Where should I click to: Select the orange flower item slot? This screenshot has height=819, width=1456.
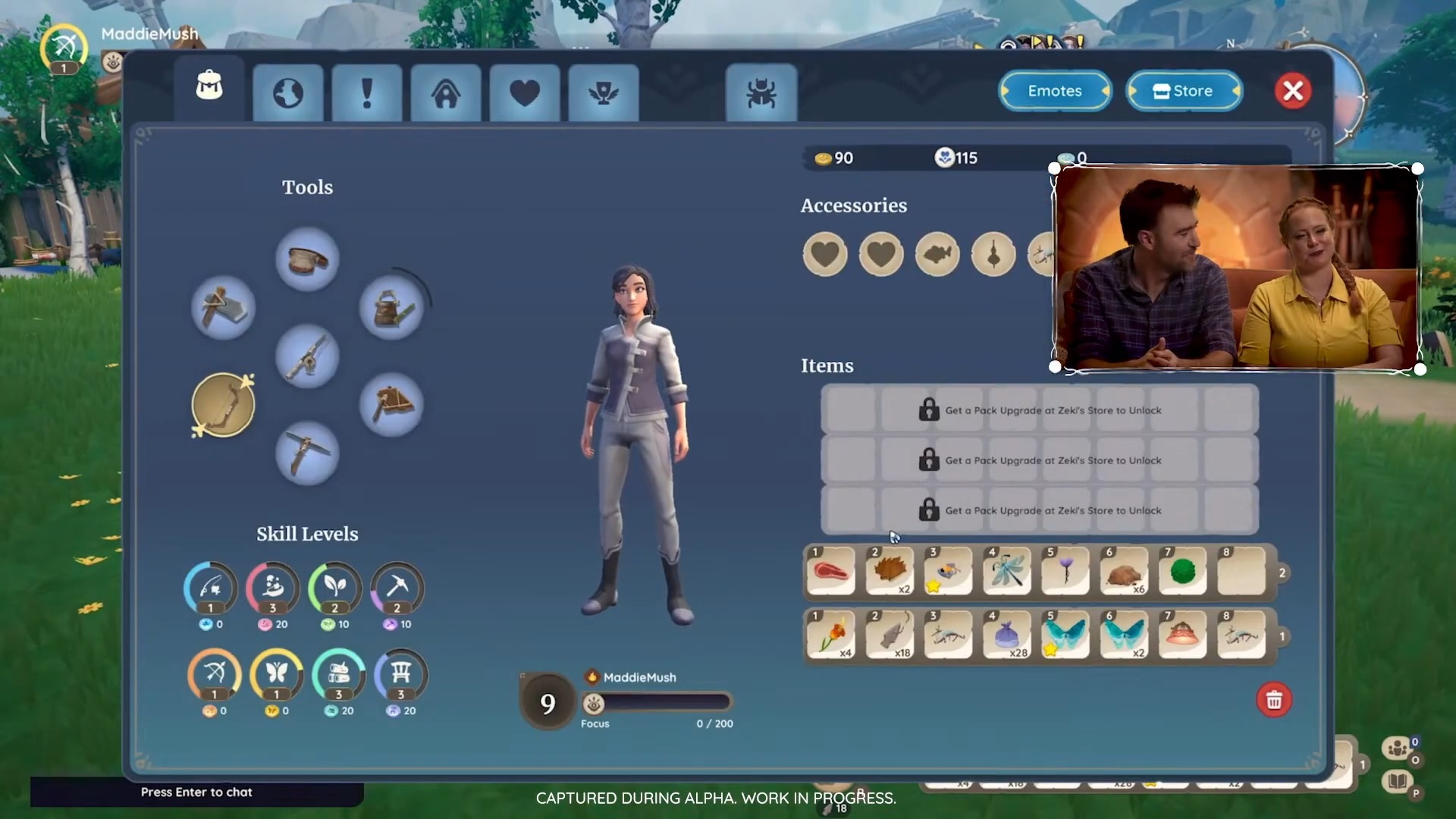[831, 635]
